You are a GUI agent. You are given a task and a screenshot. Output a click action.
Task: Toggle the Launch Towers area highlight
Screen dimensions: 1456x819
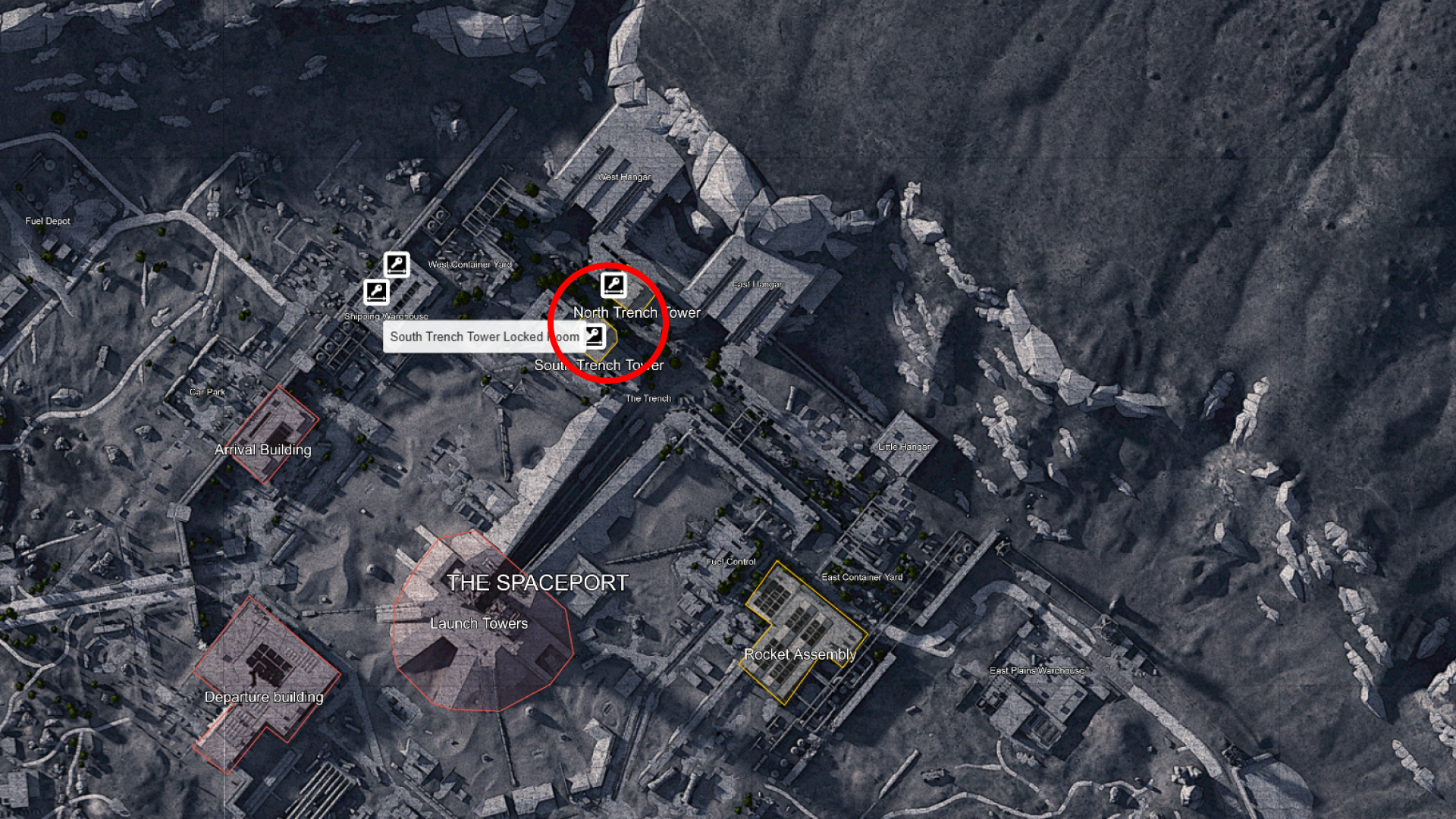(479, 623)
